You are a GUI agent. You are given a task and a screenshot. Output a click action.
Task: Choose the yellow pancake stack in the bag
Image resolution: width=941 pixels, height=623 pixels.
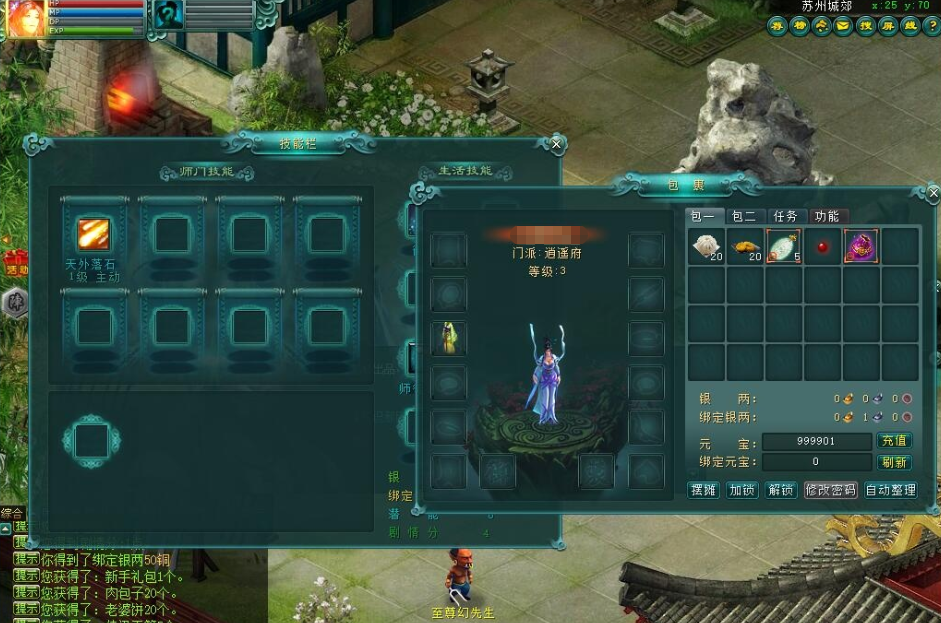(x=744, y=246)
